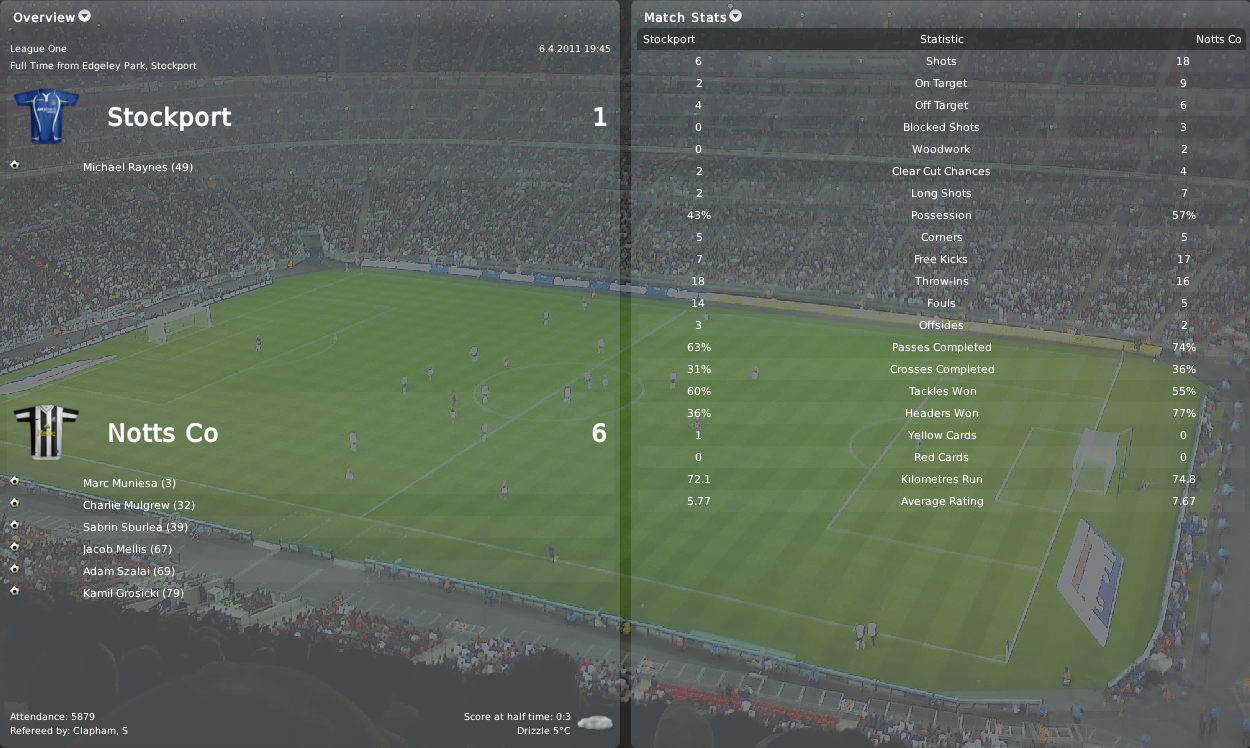Open the Overview panel dropdown
The image size is (1250, 748).
tap(84, 16)
